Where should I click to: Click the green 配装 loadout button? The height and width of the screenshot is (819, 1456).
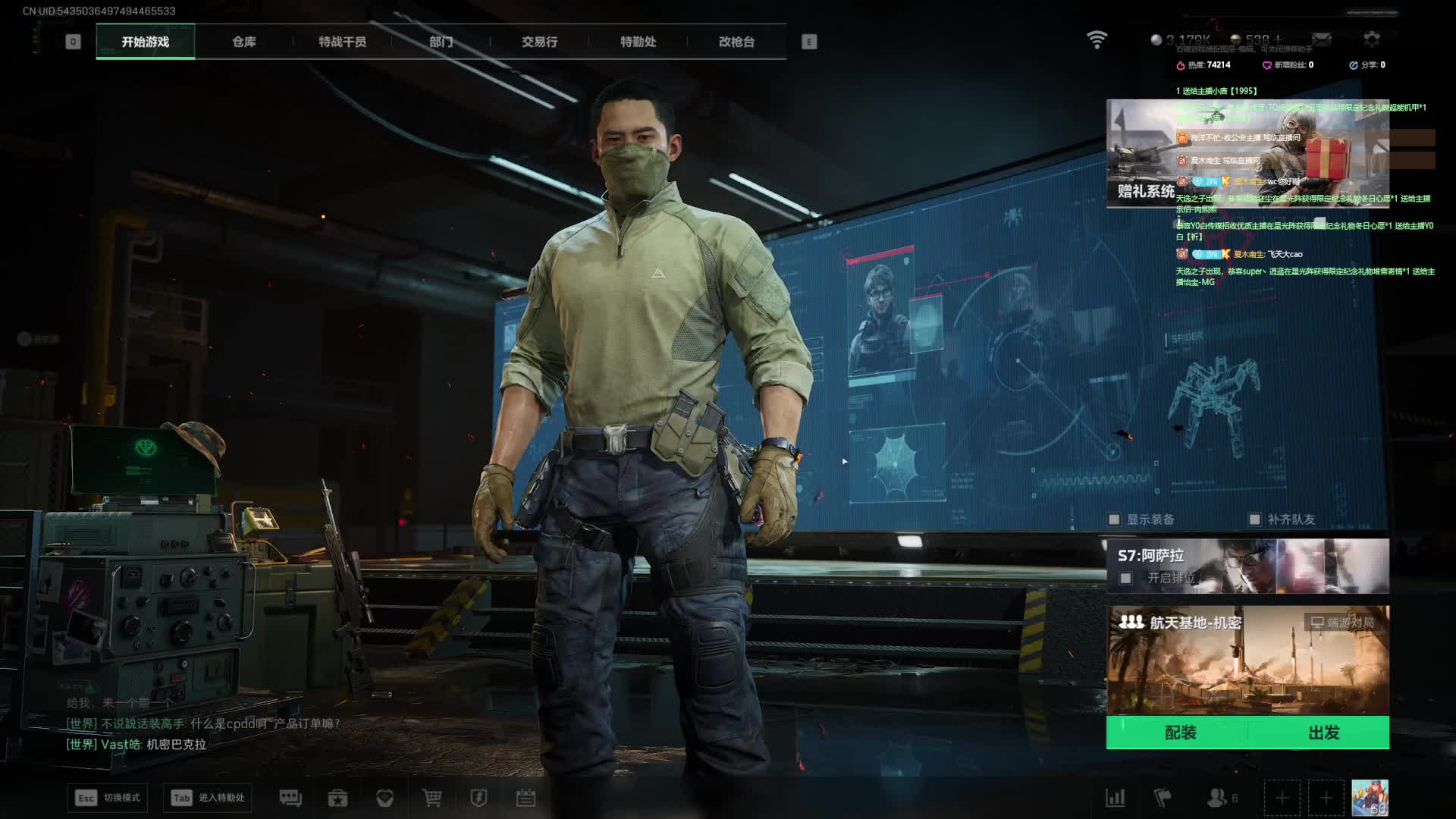[x=1180, y=733]
